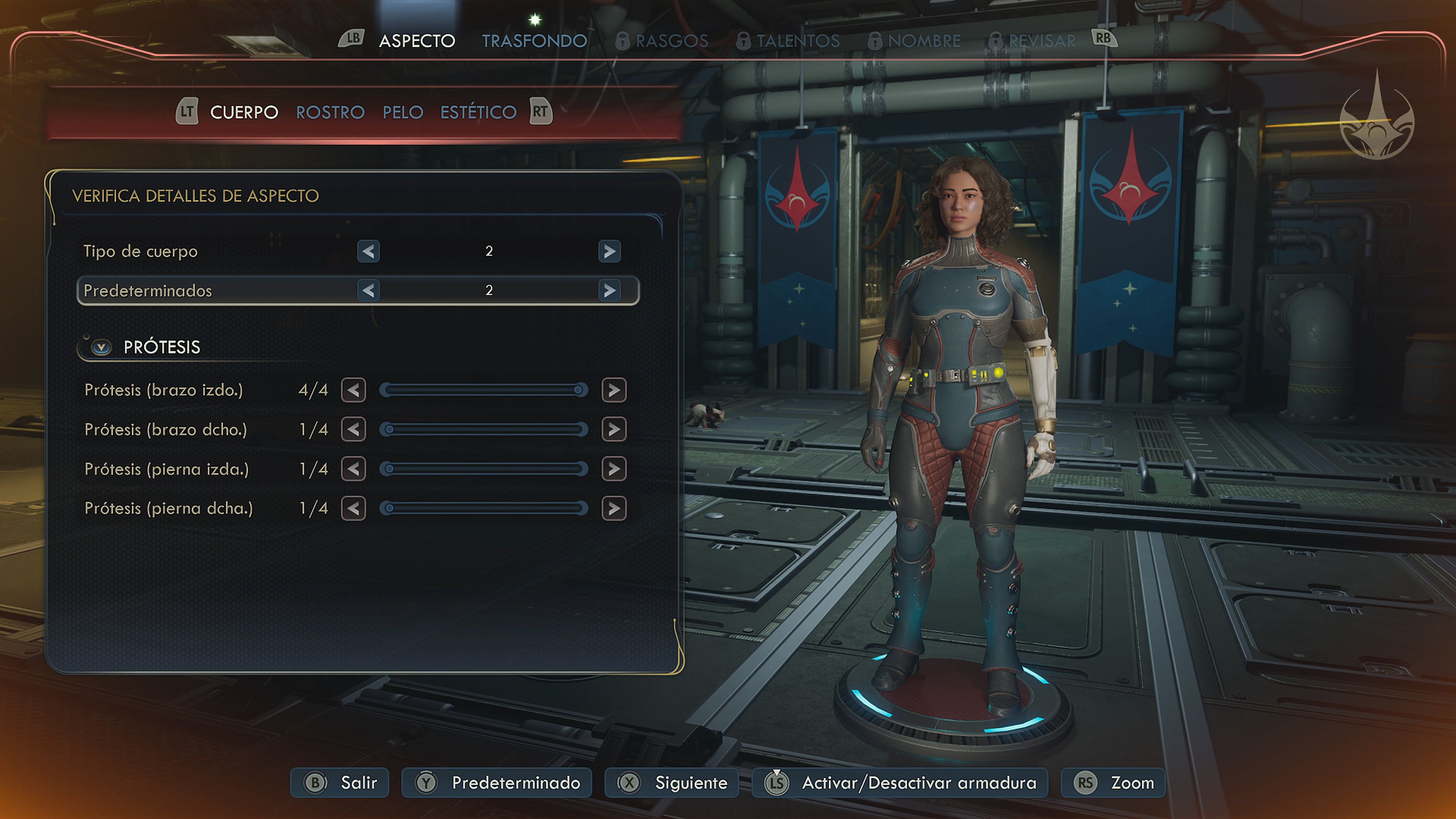Select the Pelo sub-tab
The height and width of the screenshot is (819, 1456).
402,112
